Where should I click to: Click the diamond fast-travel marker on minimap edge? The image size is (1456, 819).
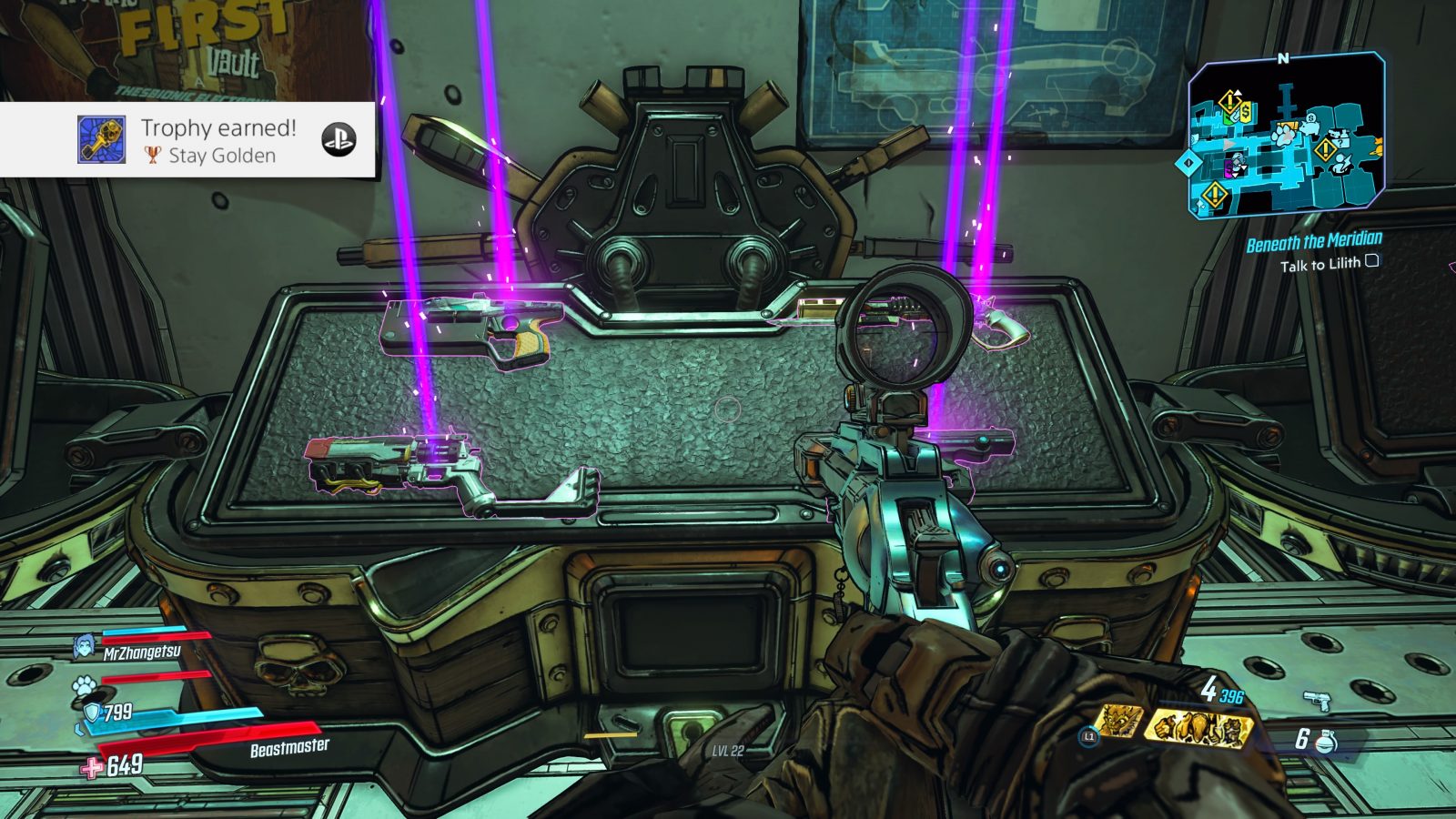(x=1189, y=160)
